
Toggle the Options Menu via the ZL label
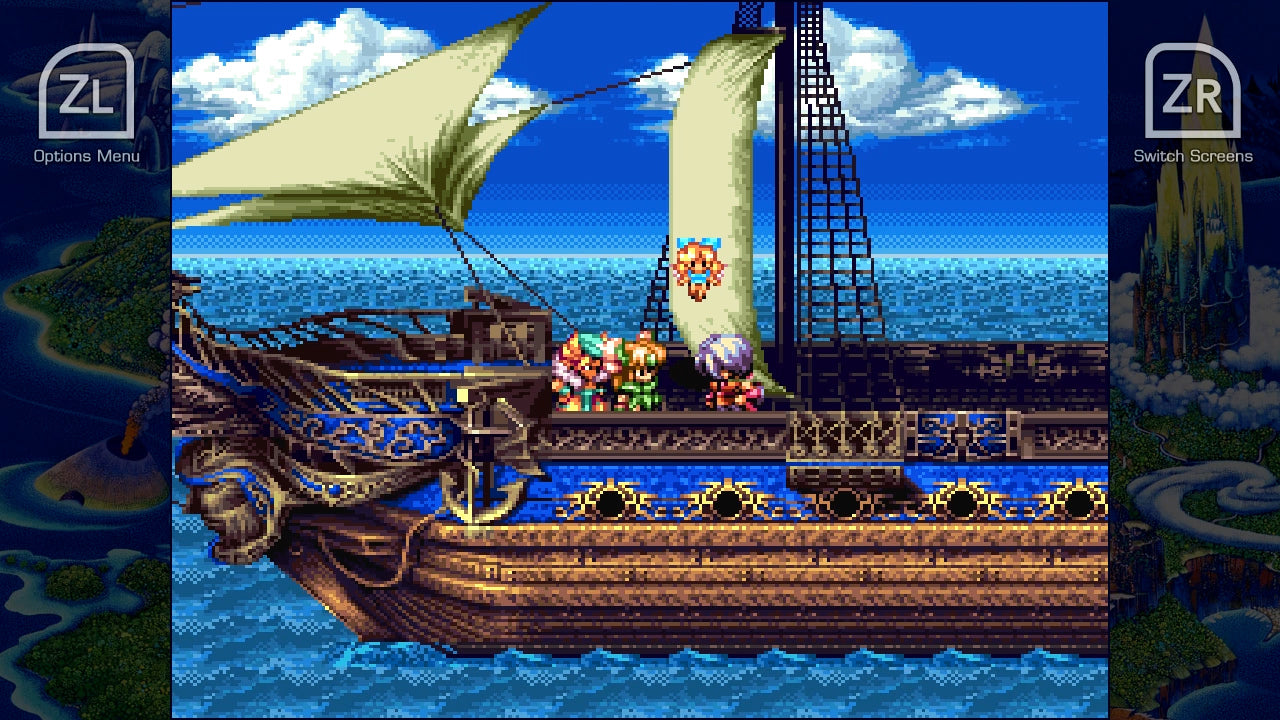coord(88,157)
